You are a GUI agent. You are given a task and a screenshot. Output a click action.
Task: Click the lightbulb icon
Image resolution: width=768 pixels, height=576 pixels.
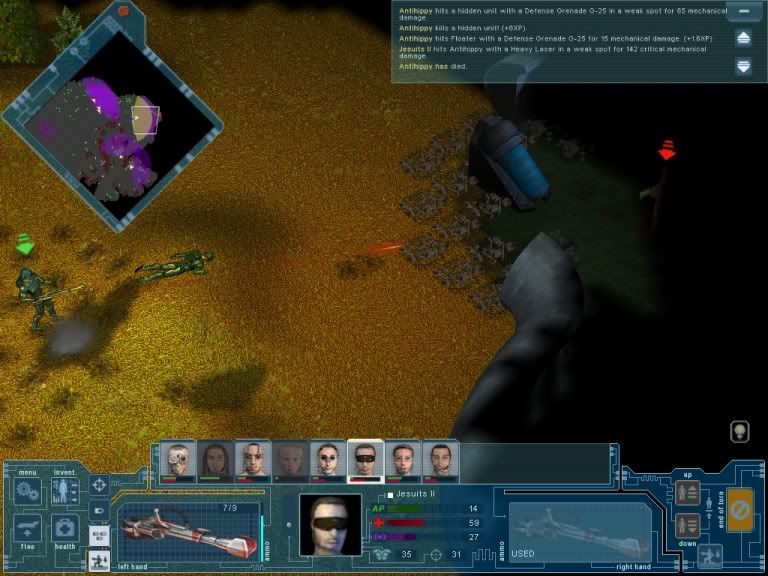pyautogui.click(x=740, y=431)
